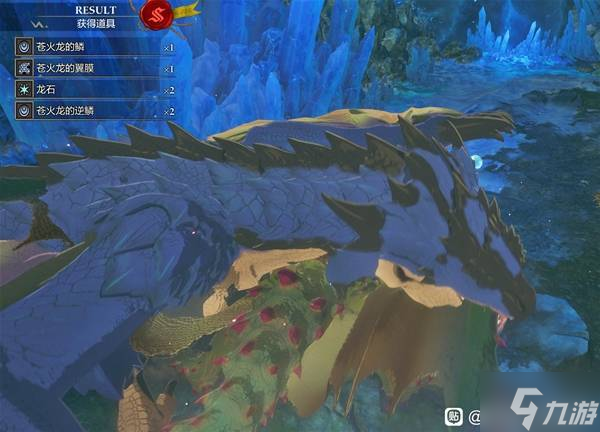Choose the 龙石 item row
The width and height of the screenshot is (600, 432).
pyautogui.click(x=95, y=89)
